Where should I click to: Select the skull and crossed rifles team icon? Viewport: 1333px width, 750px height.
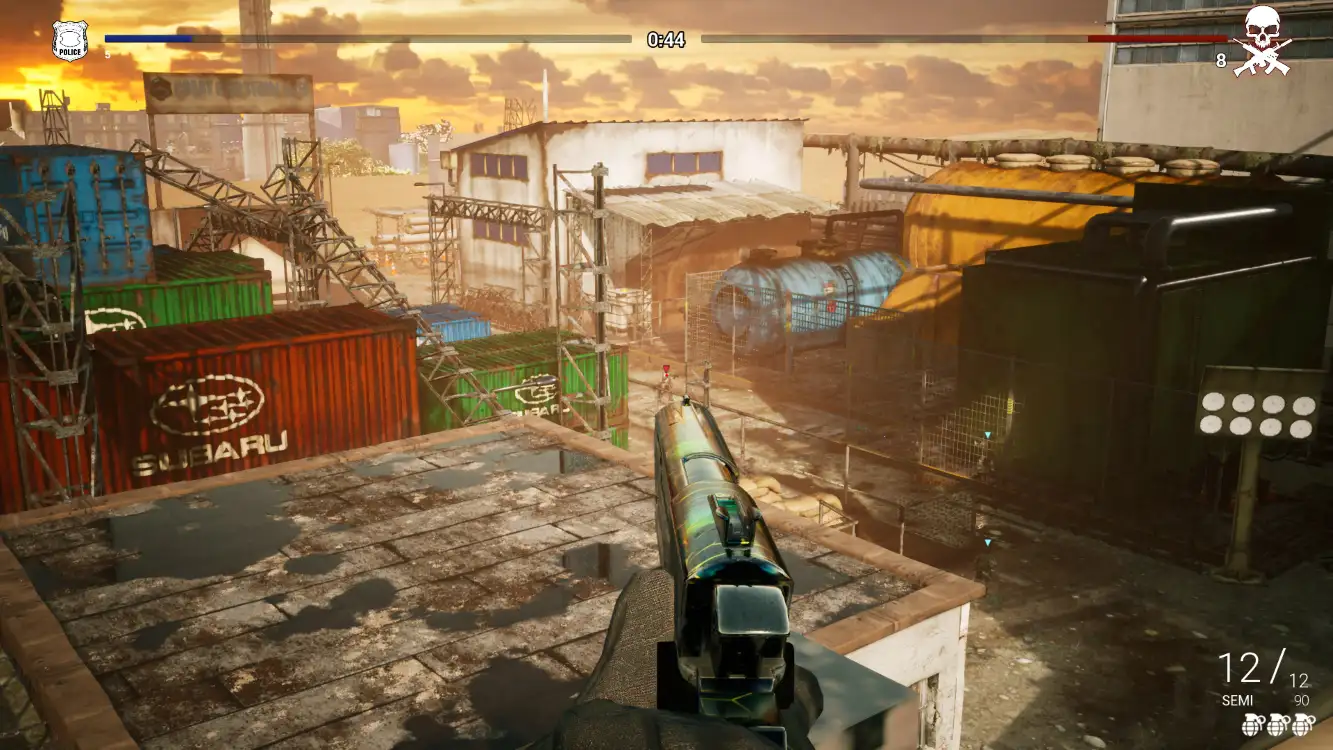pyautogui.click(x=1262, y=41)
